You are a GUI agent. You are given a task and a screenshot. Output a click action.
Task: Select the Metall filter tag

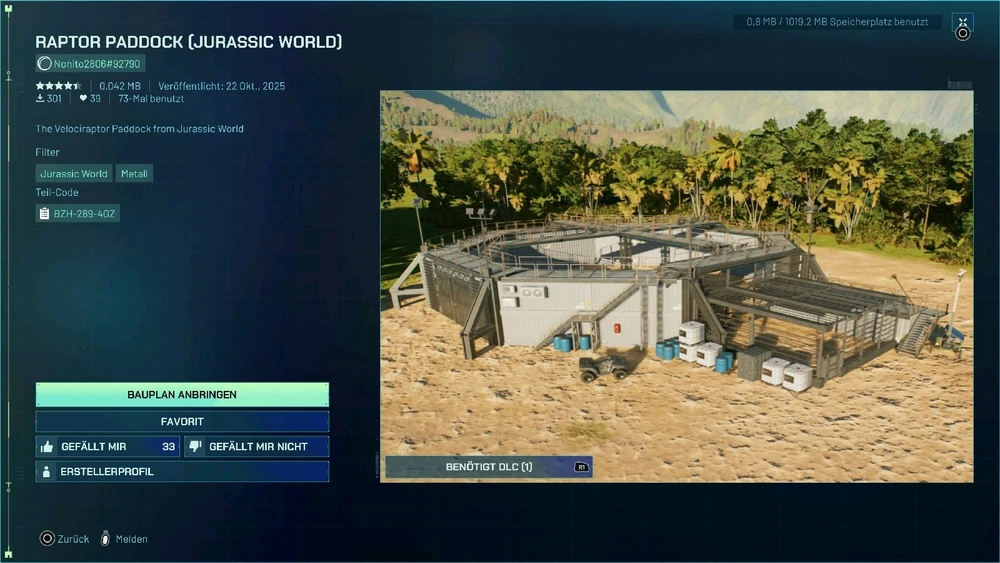point(134,174)
